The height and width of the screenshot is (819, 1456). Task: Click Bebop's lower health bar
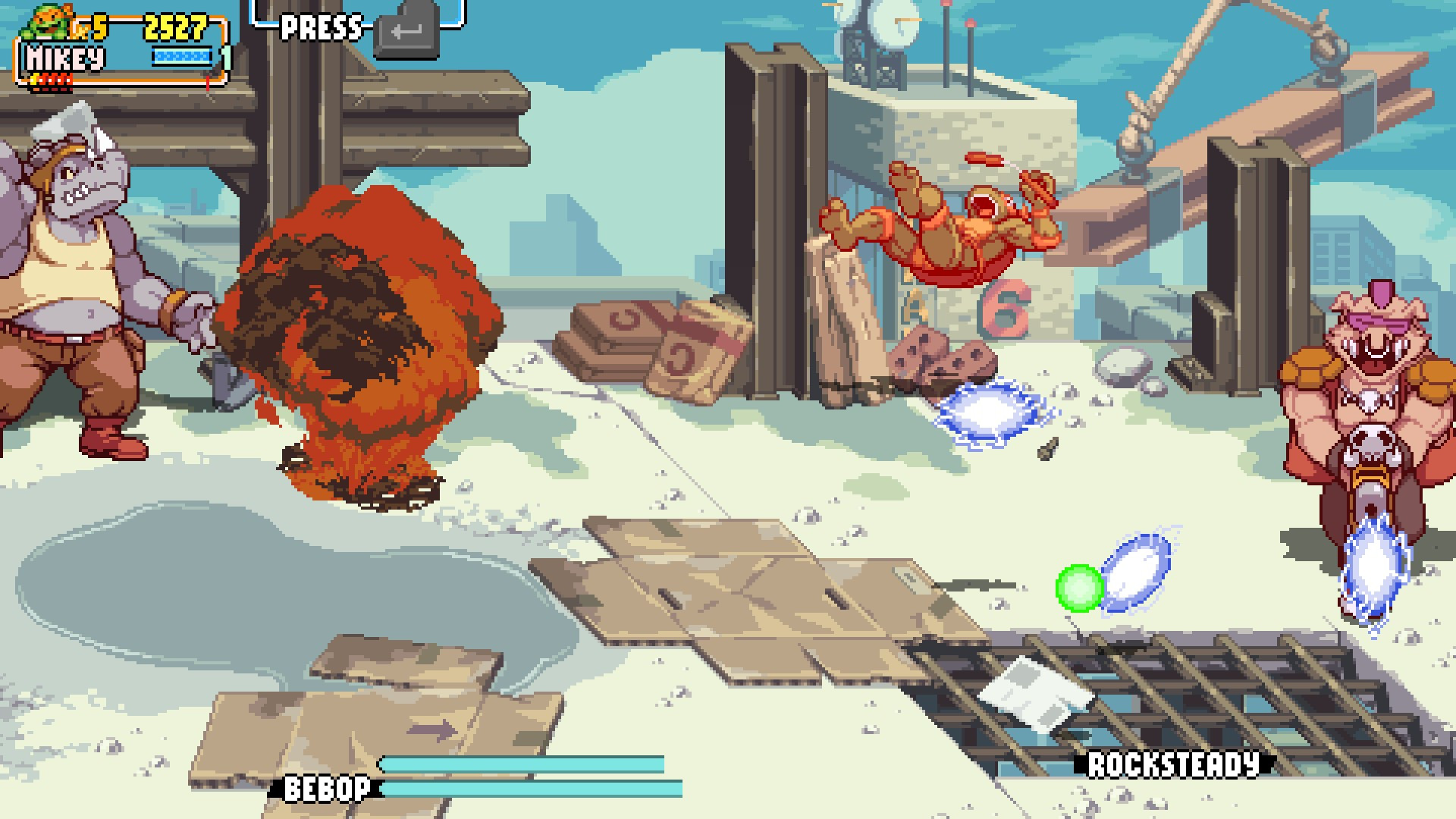click(531, 790)
